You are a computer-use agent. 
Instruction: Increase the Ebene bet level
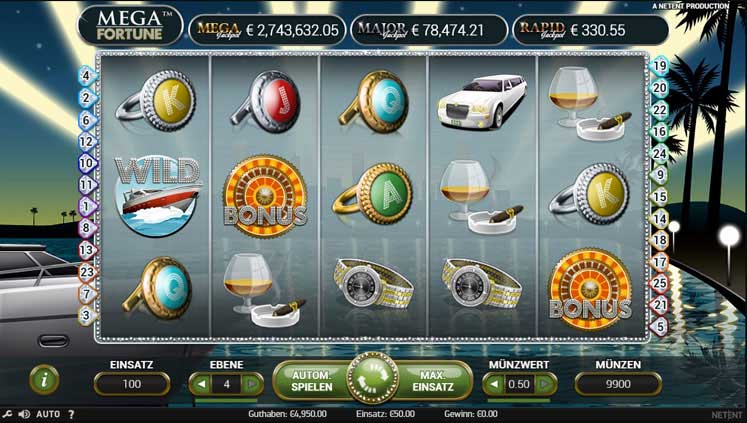252,384
